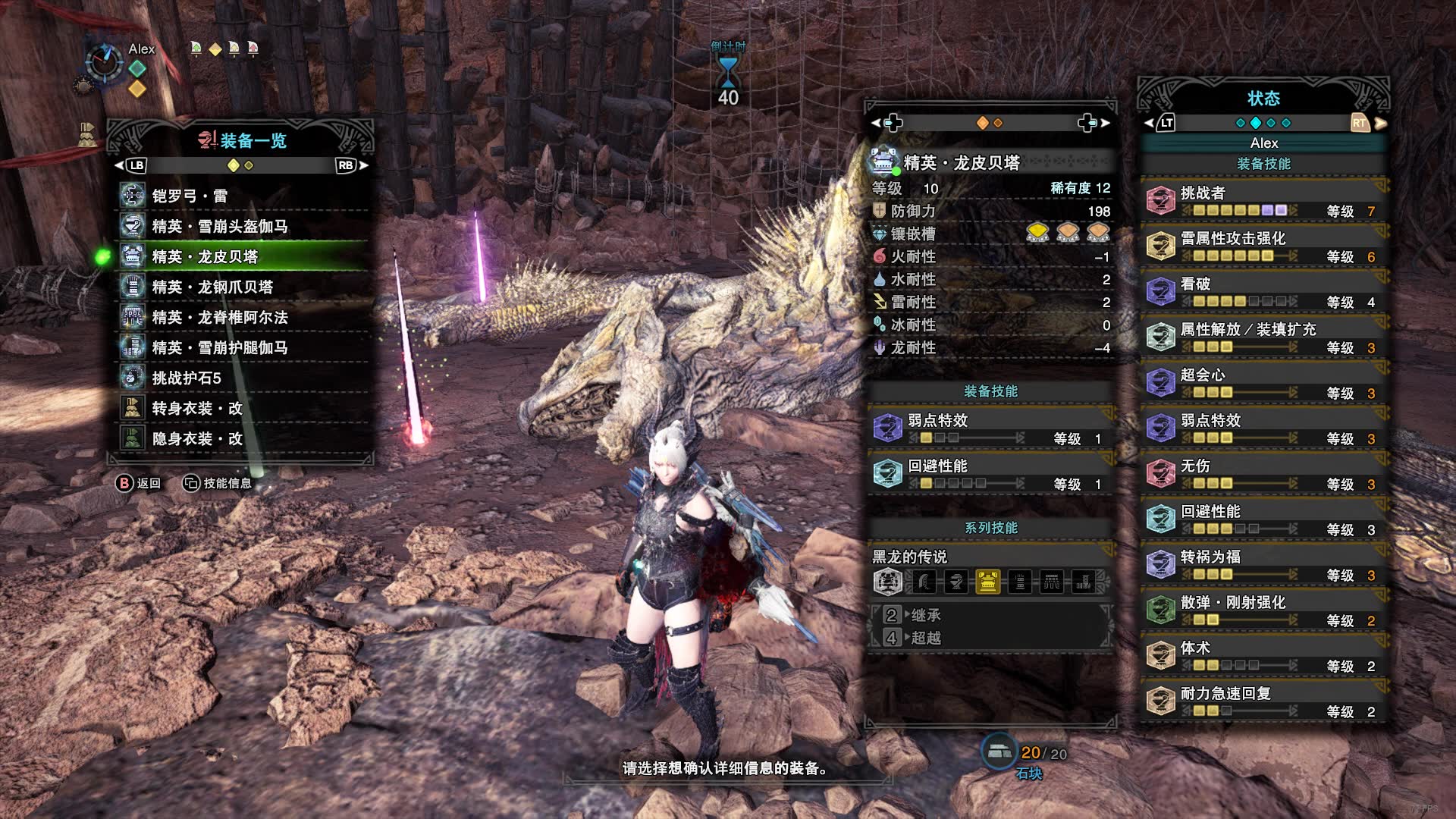Select the 雷属性攻击强化 skill row

[x=1263, y=246]
